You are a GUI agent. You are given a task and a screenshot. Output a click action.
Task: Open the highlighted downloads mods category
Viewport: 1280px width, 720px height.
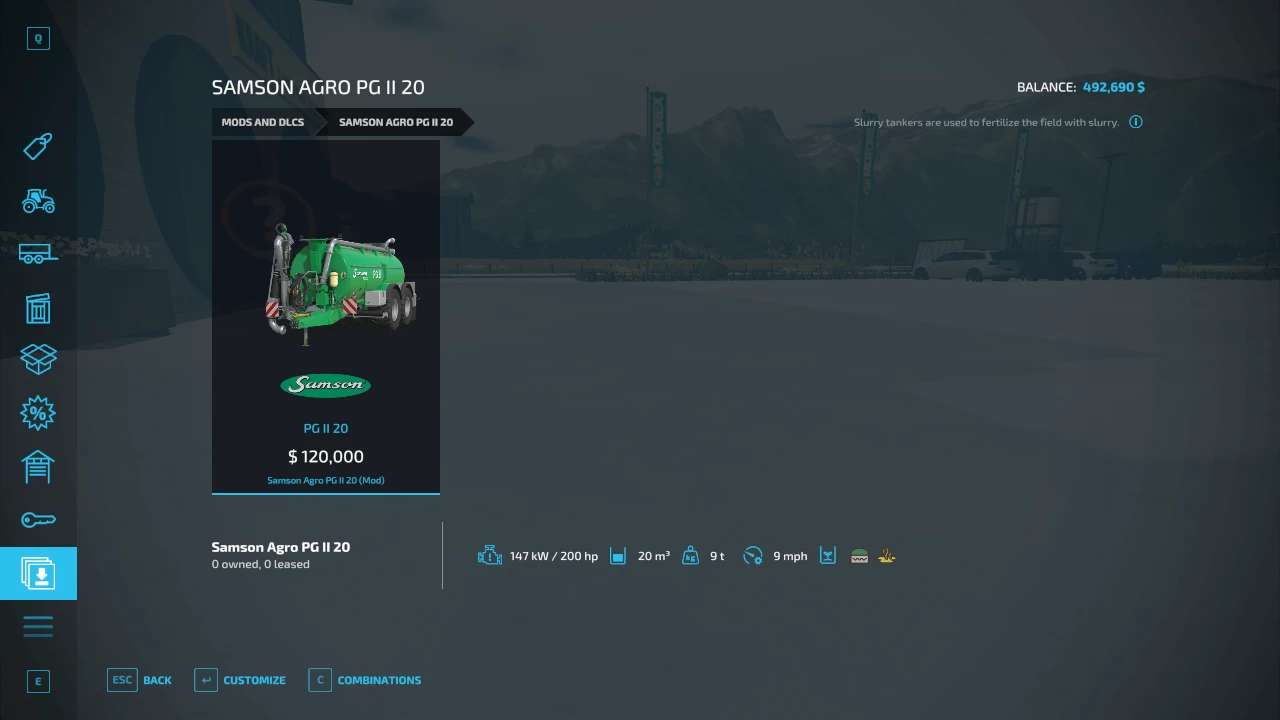[38, 573]
